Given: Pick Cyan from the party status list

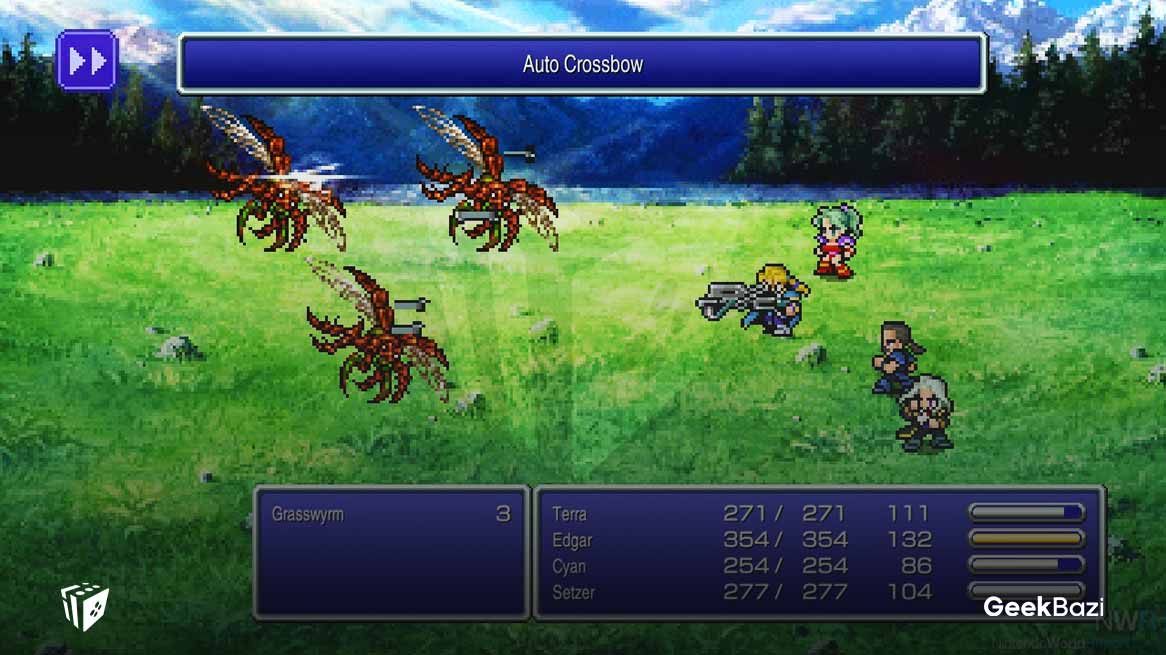Looking at the screenshot, I should (570, 566).
